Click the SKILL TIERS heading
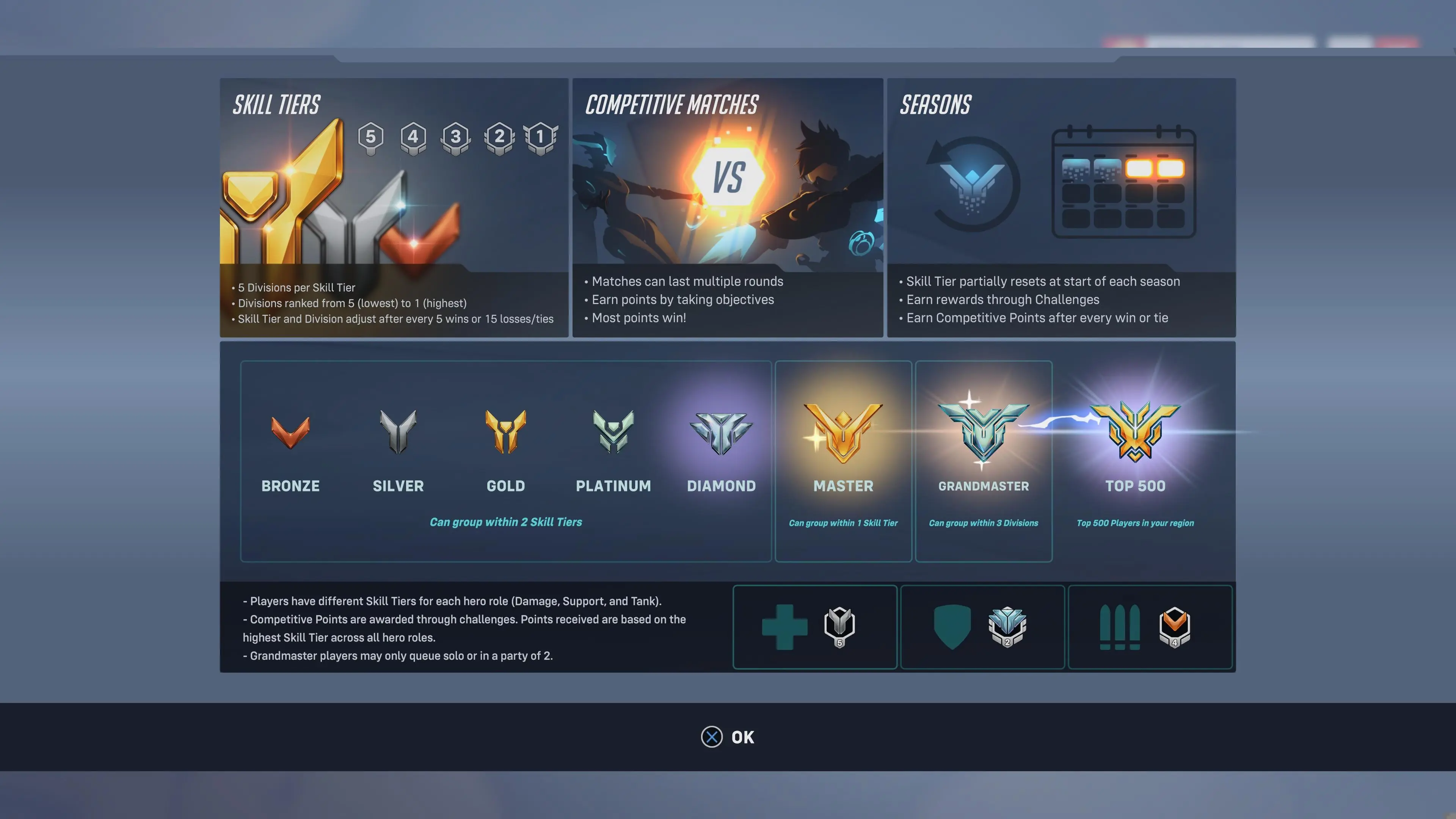This screenshot has height=819, width=1456. pos(276,105)
